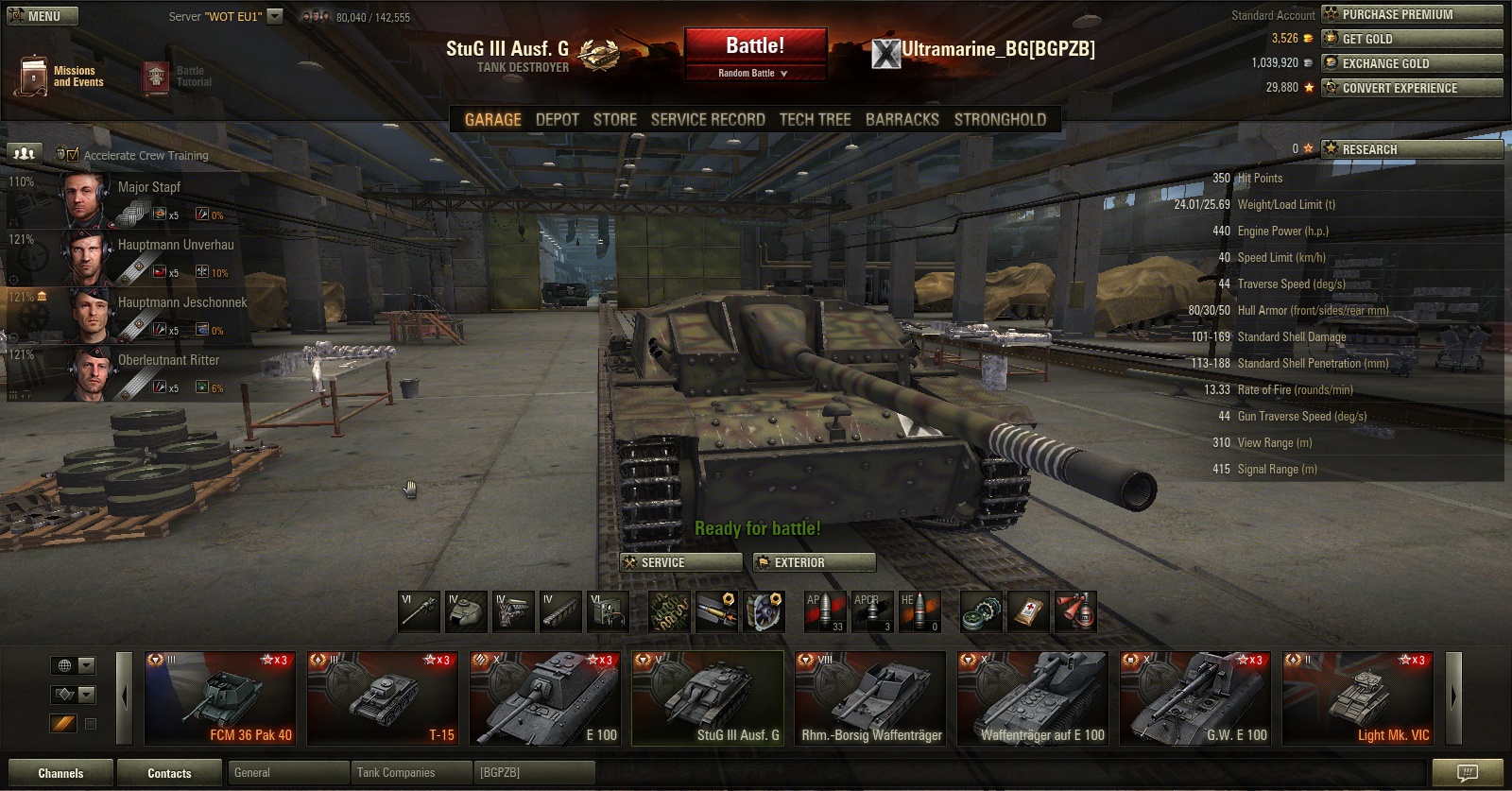Open the Random Battle mode dropdown
1512x791 pixels.
point(753,74)
